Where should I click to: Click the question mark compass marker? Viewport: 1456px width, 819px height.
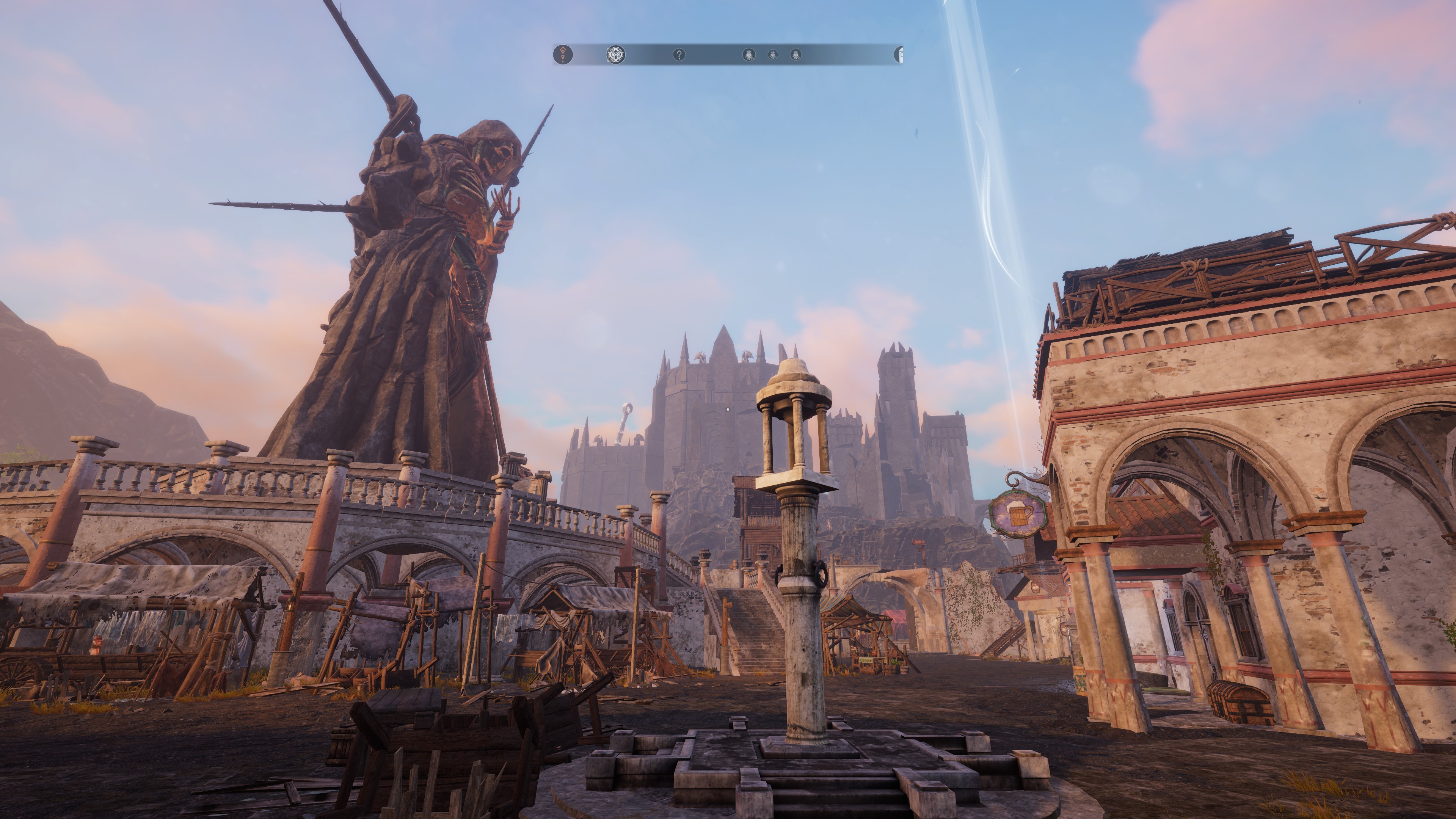coord(679,54)
